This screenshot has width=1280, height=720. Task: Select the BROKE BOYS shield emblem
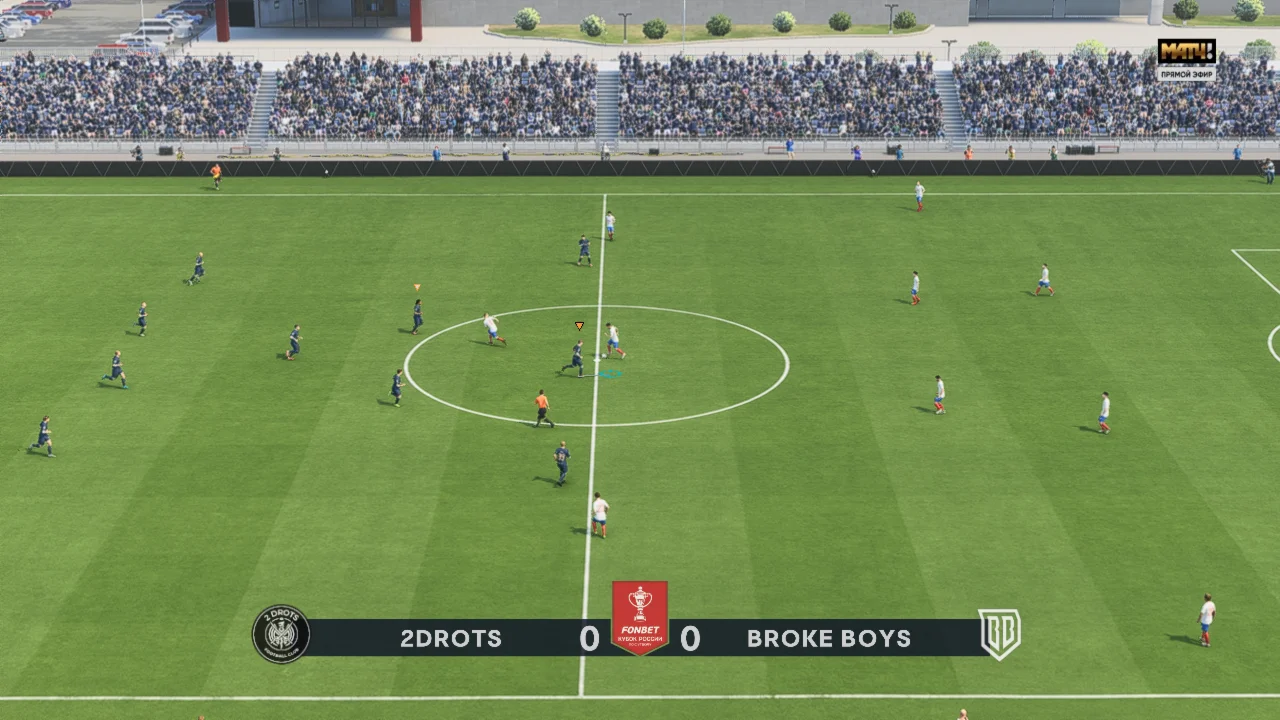1001,632
